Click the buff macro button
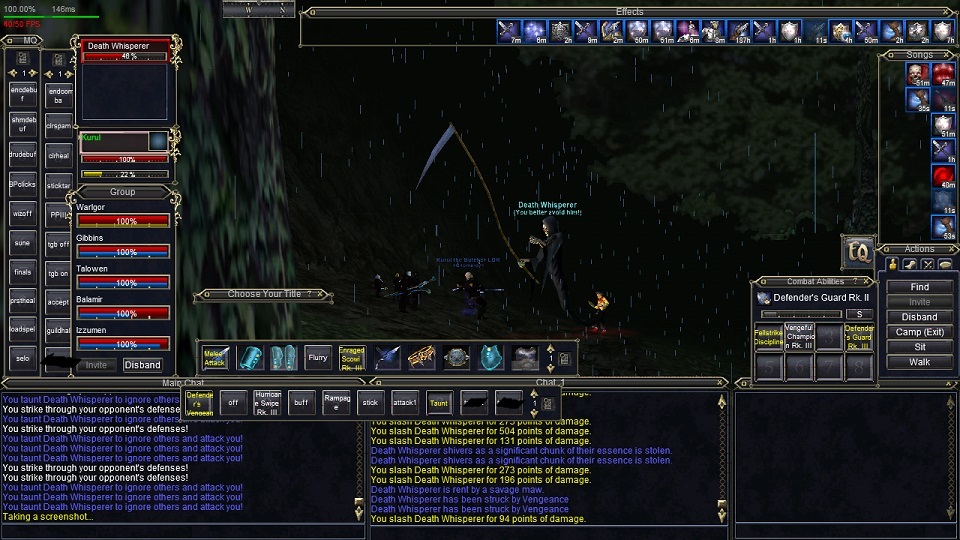The height and width of the screenshot is (540, 960). pyautogui.click(x=301, y=403)
